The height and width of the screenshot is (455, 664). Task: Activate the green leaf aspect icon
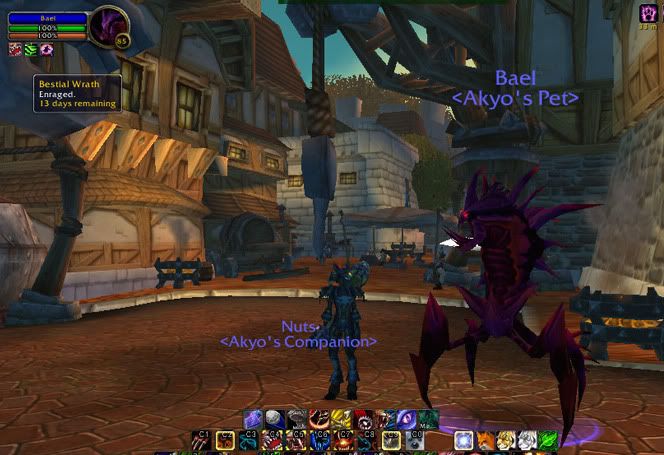click(548, 439)
